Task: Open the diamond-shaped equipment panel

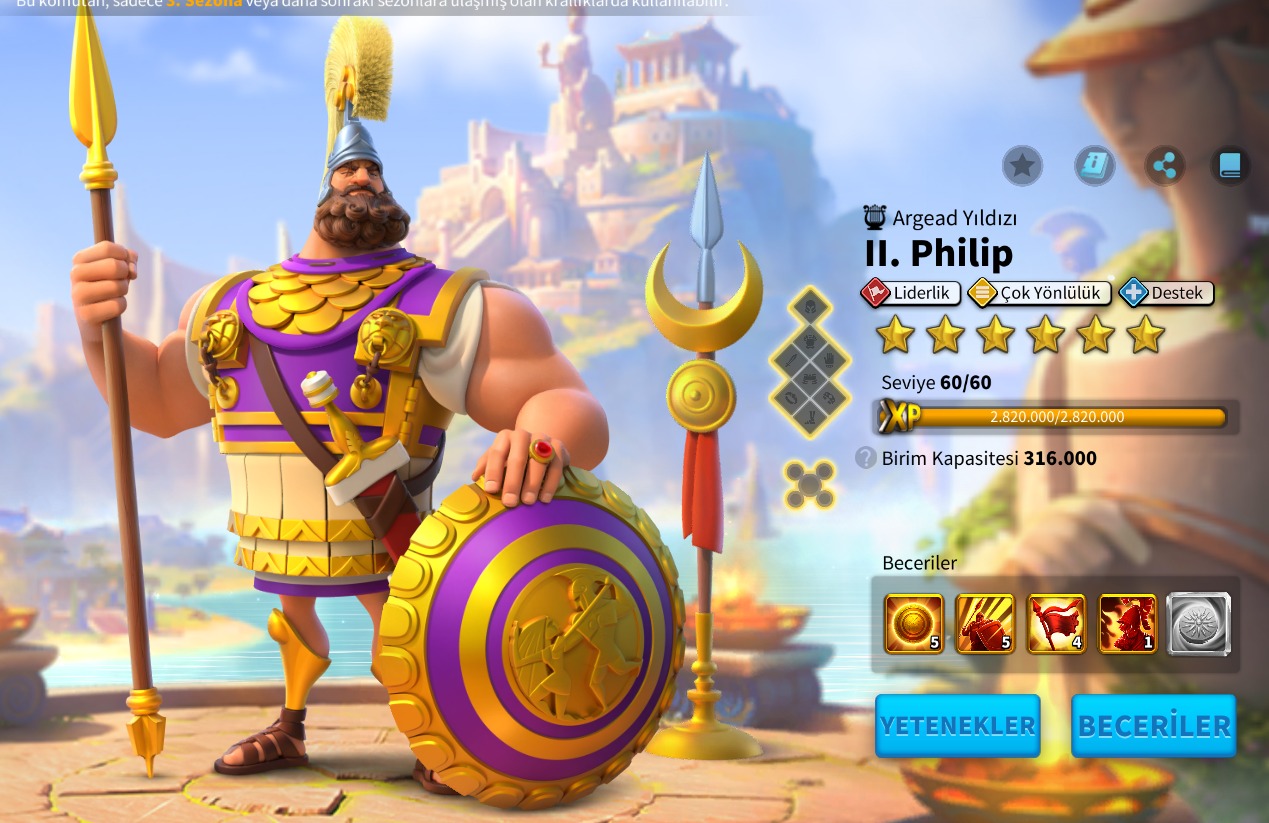Action: (x=809, y=363)
